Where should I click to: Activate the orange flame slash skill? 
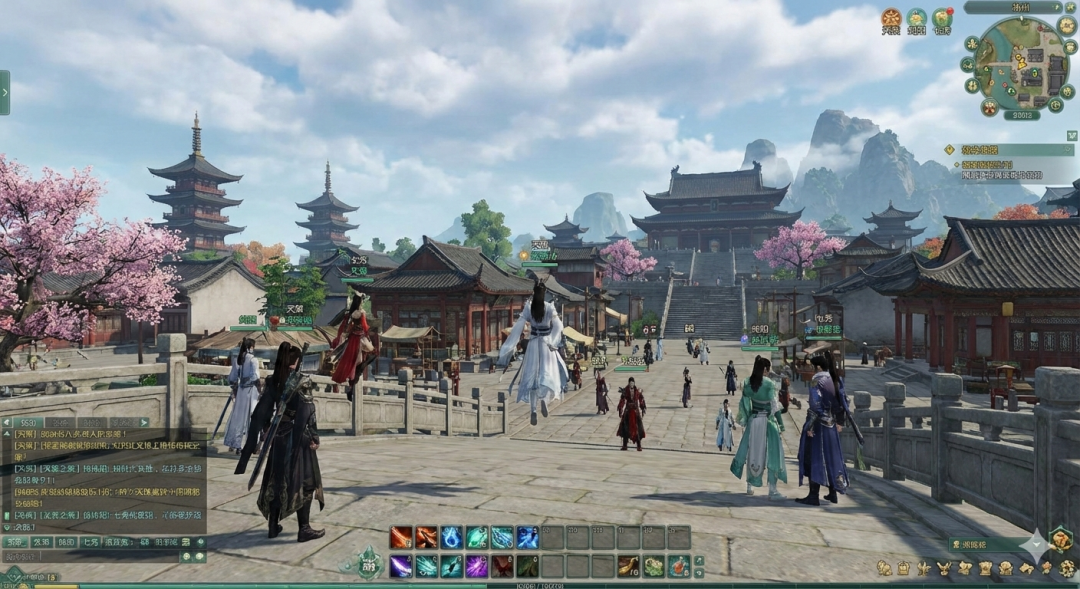coord(401,538)
